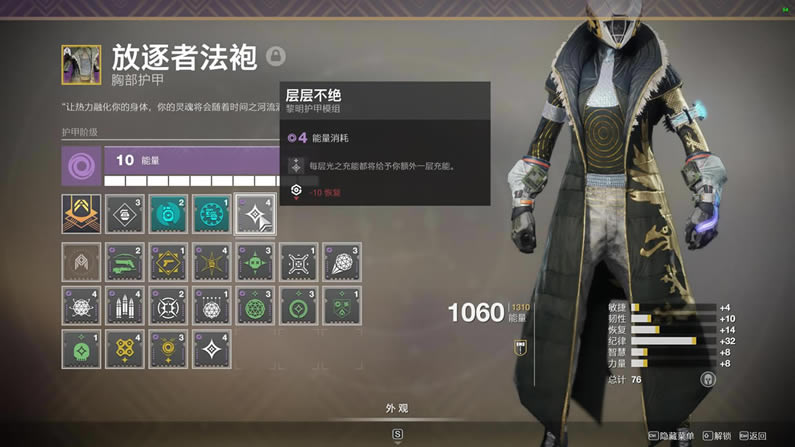Select the armor piece thumbnail icon
Image resolution: width=795 pixels, height=447 pixels.
click(81, 64)
